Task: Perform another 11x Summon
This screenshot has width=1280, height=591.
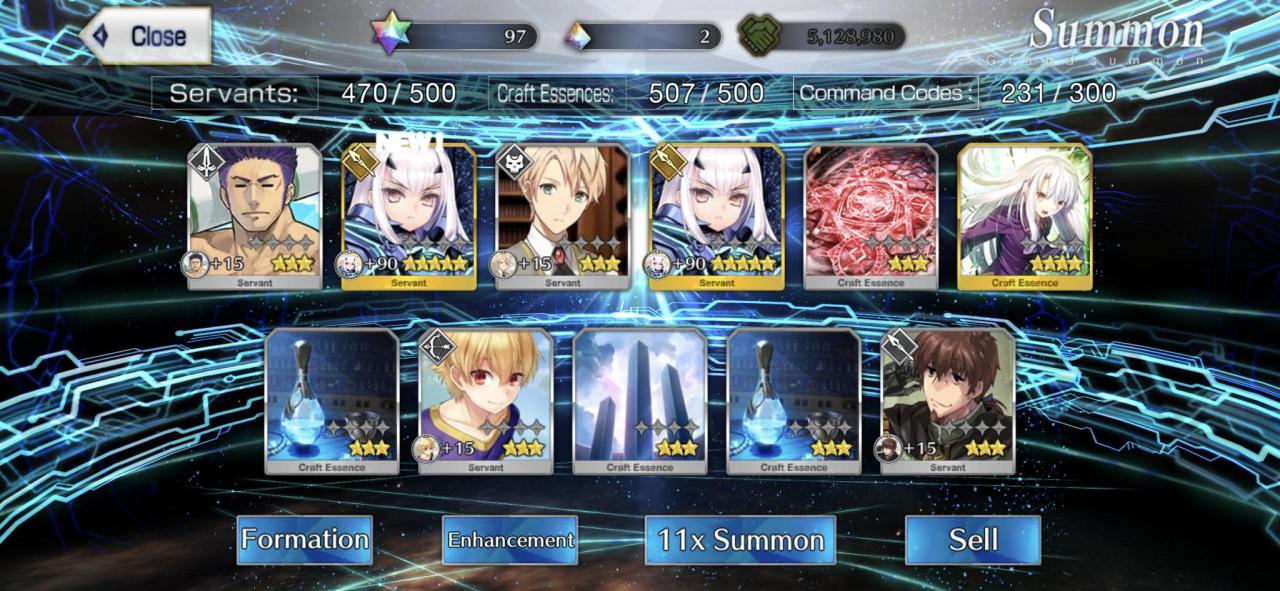Action: [x=740, y=540]
